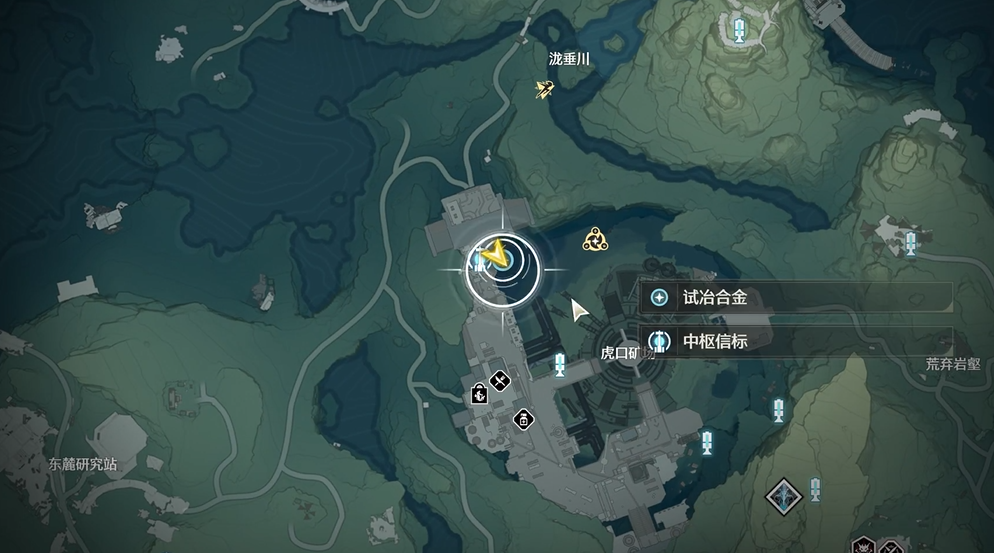Click the player location arrow marker

[493, 258]
